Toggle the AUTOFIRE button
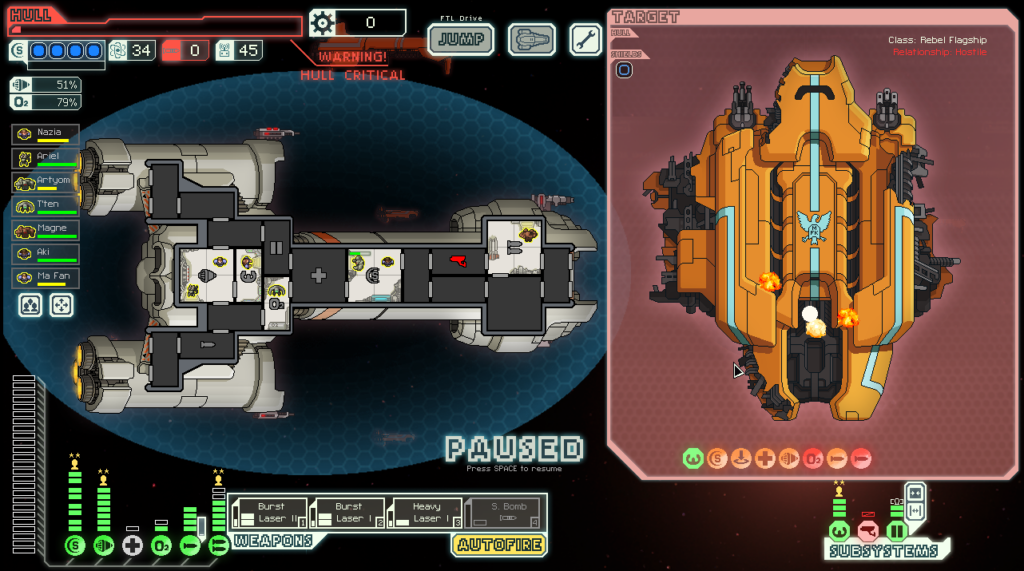 [499, 545]
